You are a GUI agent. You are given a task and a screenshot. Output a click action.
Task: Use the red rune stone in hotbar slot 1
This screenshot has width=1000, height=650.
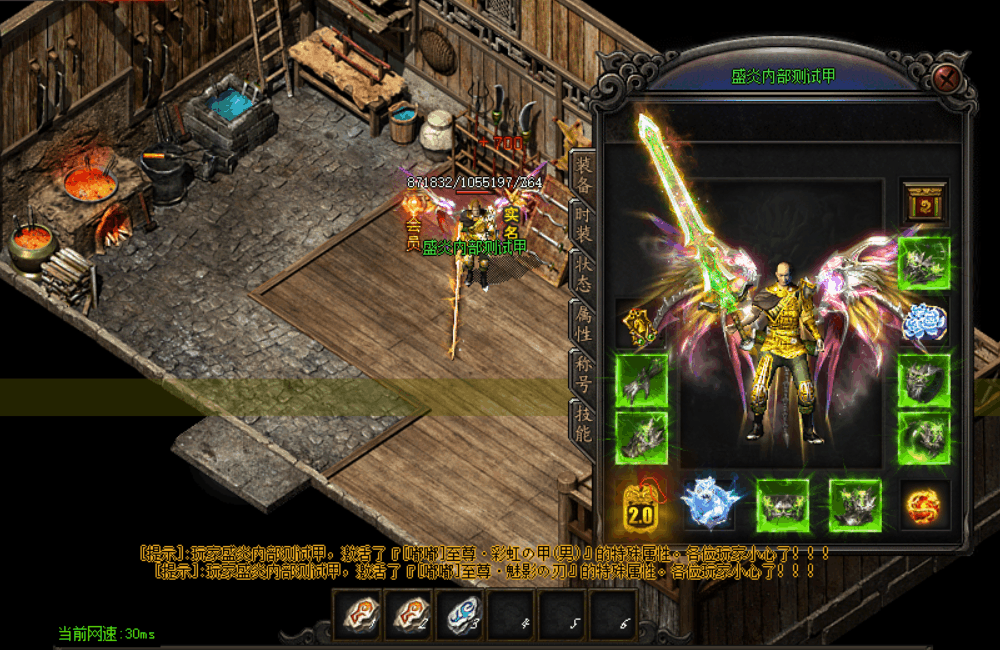(357, 614)
